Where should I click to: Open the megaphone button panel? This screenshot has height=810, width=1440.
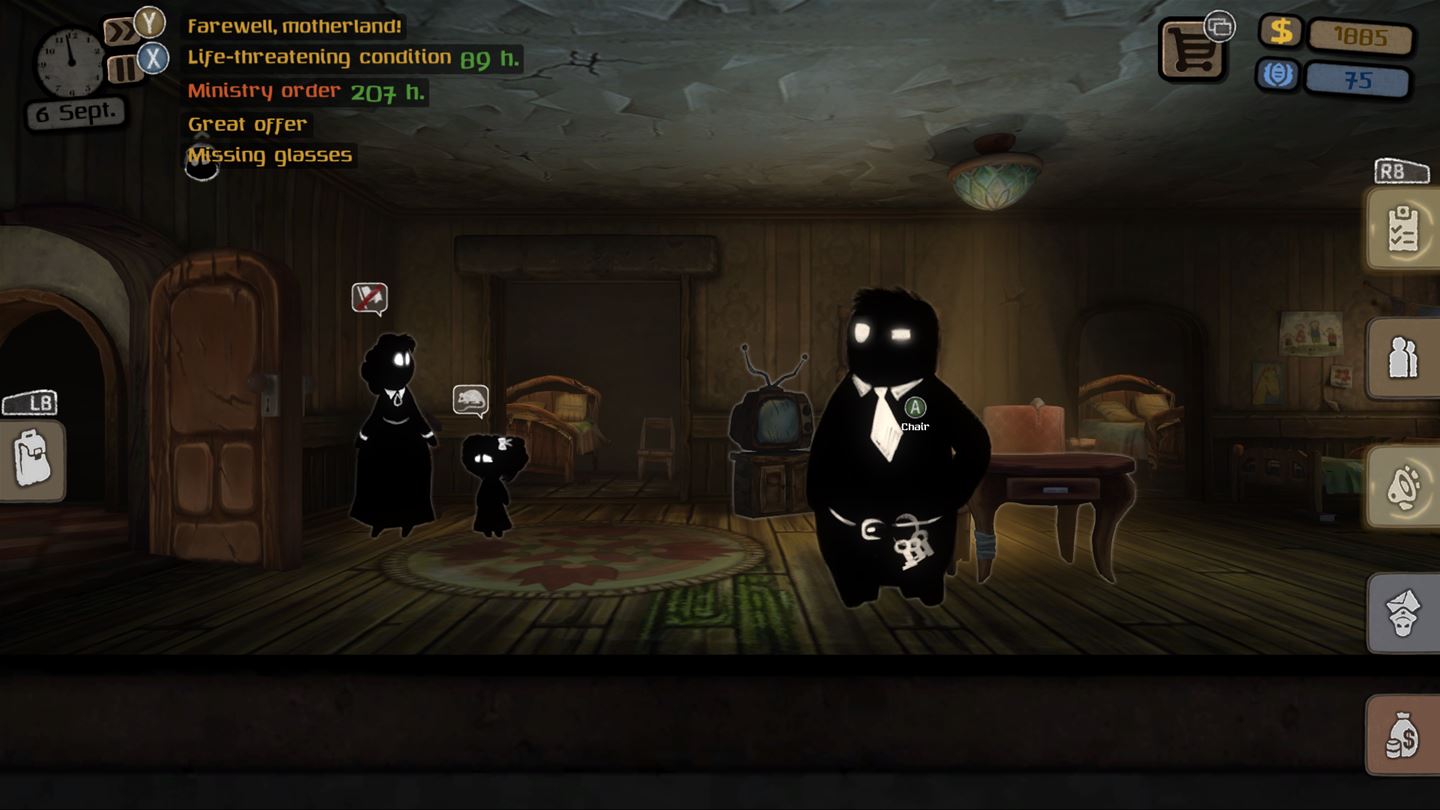[x=1403, y=486]
